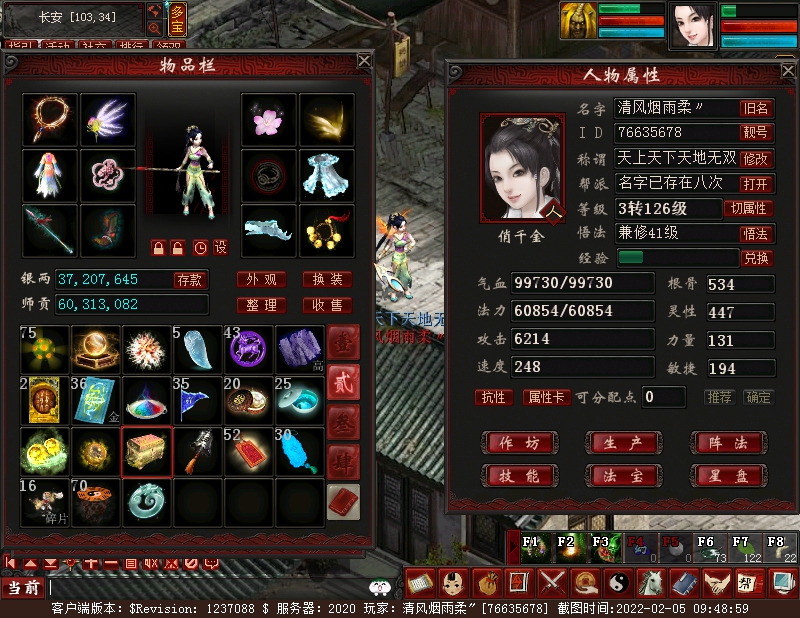The width and height of the screenshot is (800, 618).
Task: Sort the bag with 整理
Action: pyautogui.click(x=262, y=305)
